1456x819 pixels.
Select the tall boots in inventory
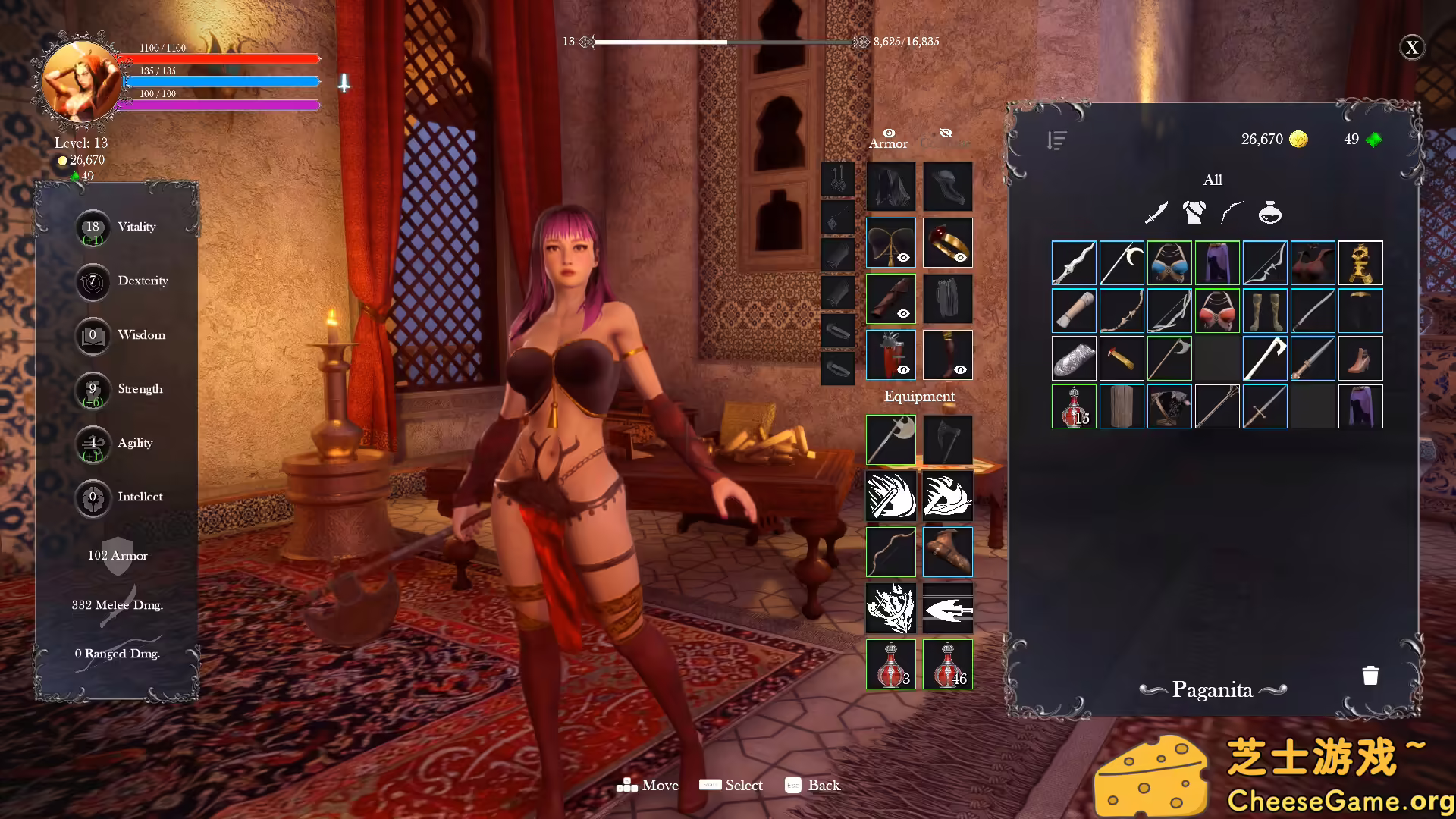pos(1265,311)
